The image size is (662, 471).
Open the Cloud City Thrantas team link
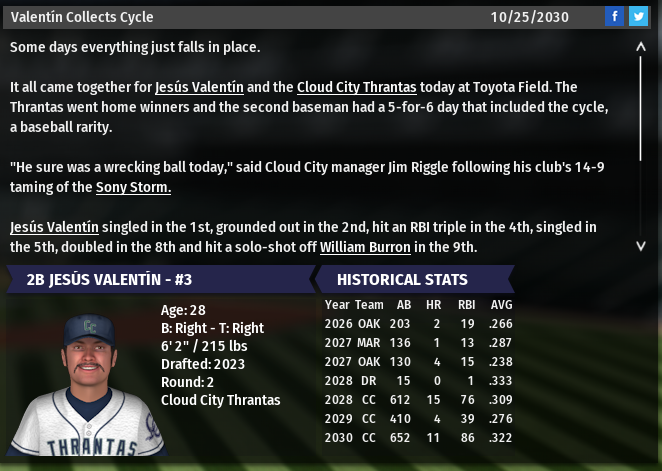click(x=356, y=87)
